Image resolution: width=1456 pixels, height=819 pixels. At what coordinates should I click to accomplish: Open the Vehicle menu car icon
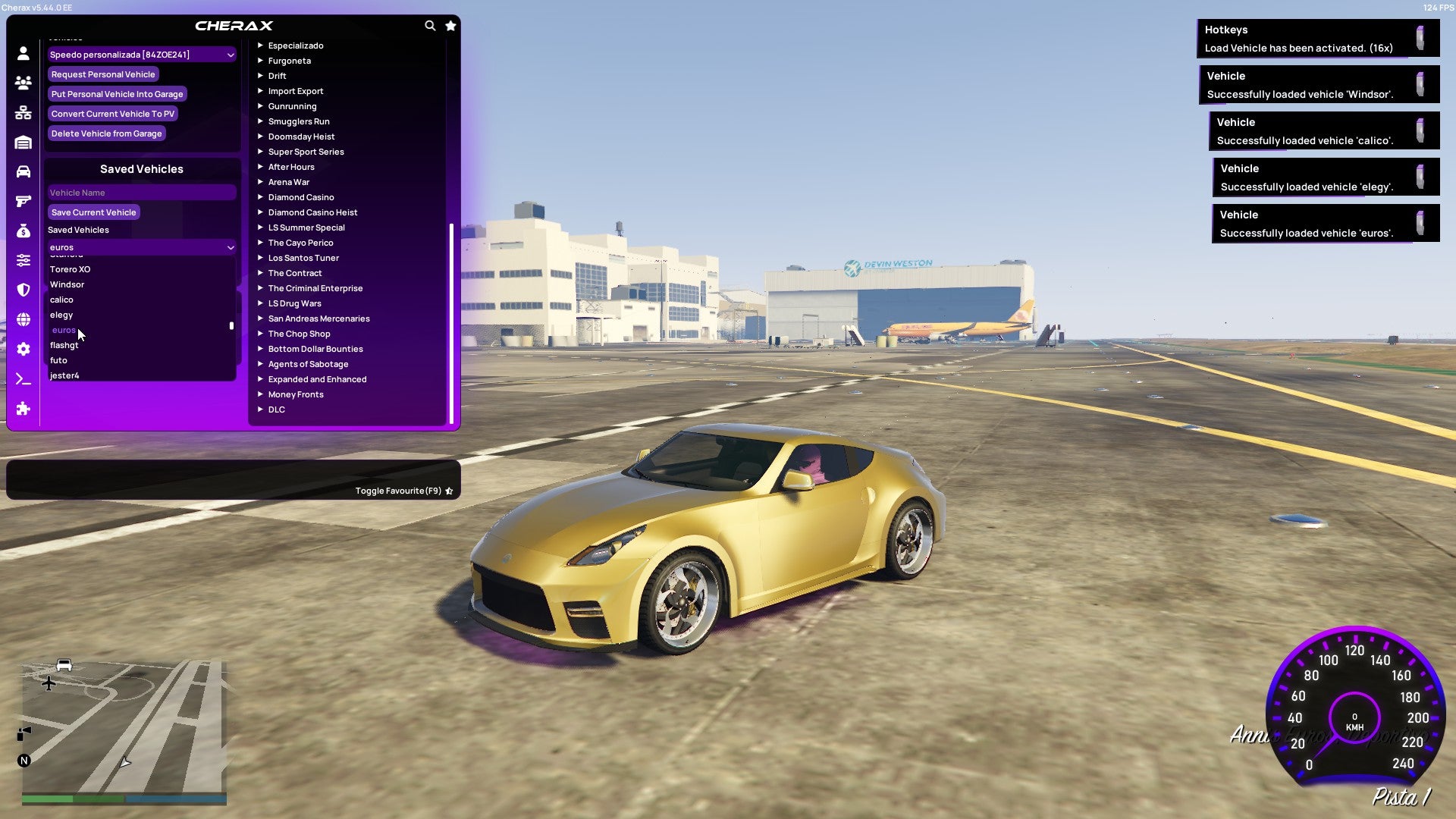(23, 171)
